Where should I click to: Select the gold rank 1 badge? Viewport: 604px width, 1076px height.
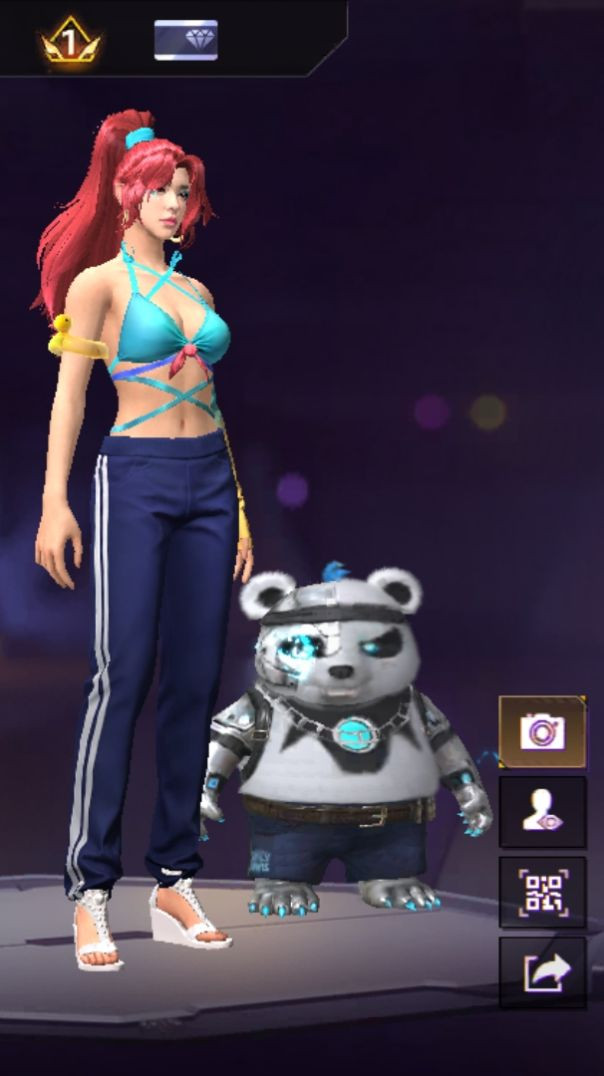coord(70,40)
